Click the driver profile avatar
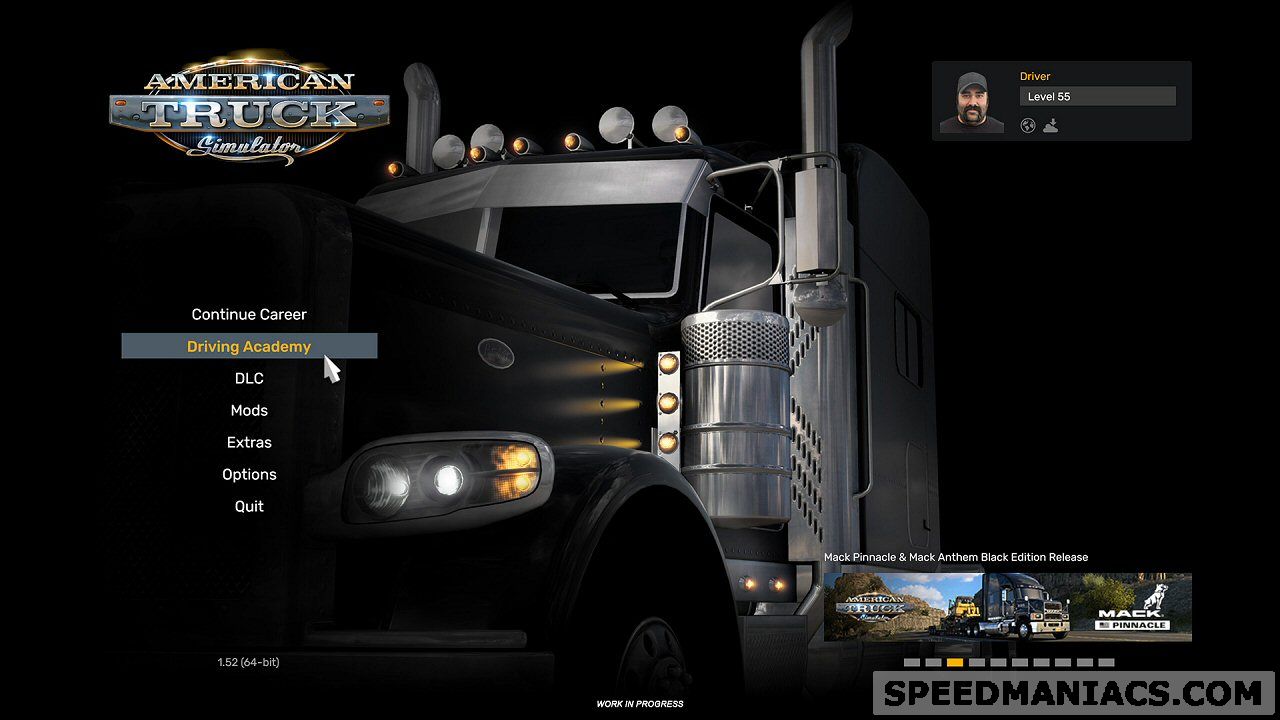Screen dimensions: 1280x720 click(x=971, y=101)
